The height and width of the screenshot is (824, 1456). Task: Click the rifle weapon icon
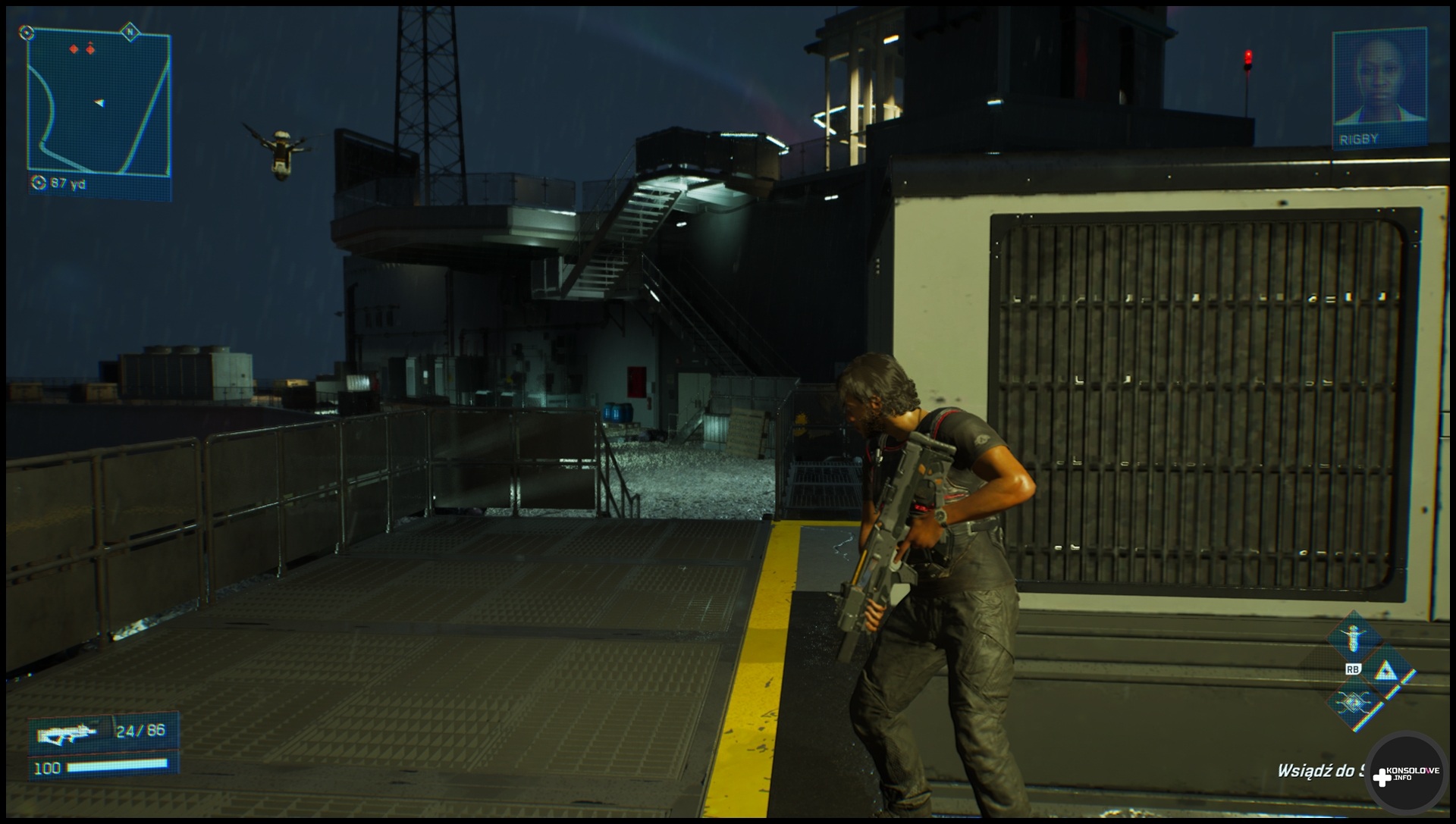click(x=68, y=733)
